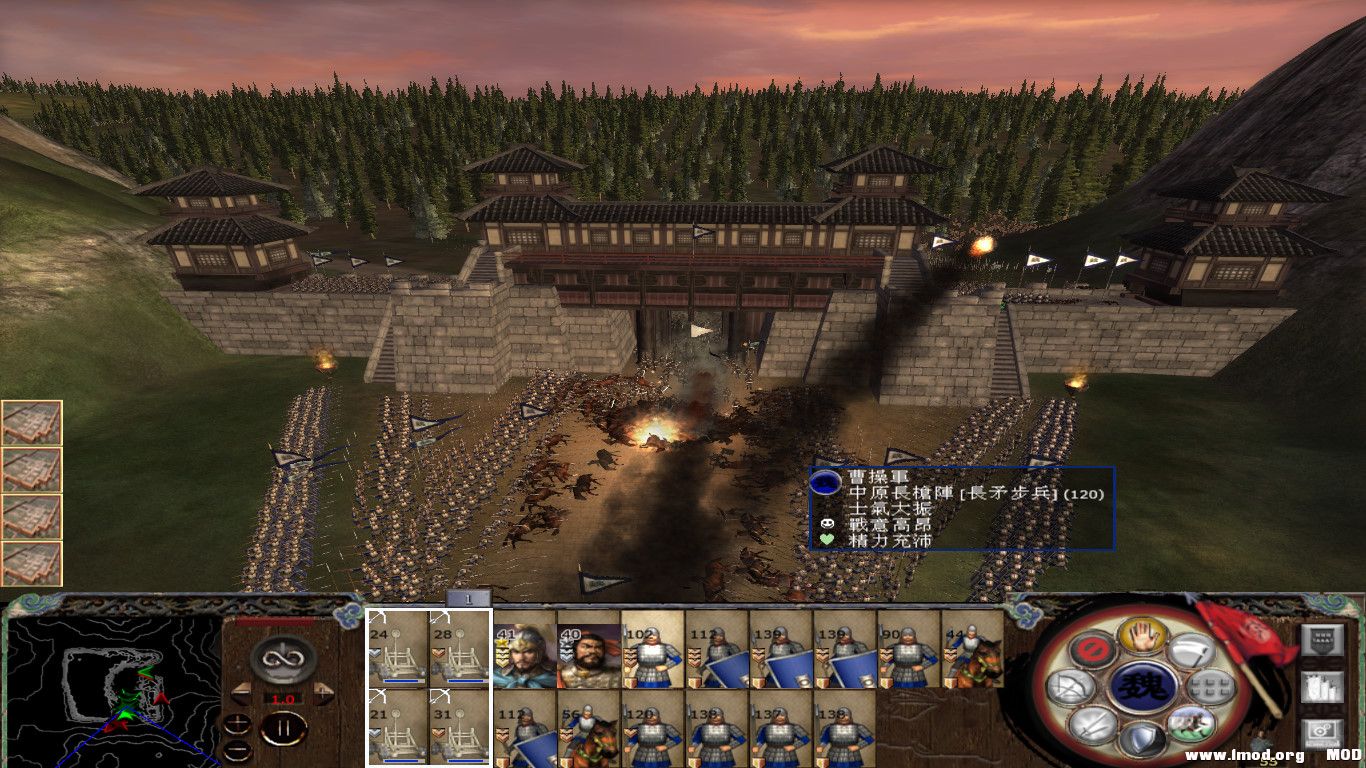Select the general card numbered 41
Image resolution: width=1366 pixels, height=768 pixels.
(x=525, y=656)
